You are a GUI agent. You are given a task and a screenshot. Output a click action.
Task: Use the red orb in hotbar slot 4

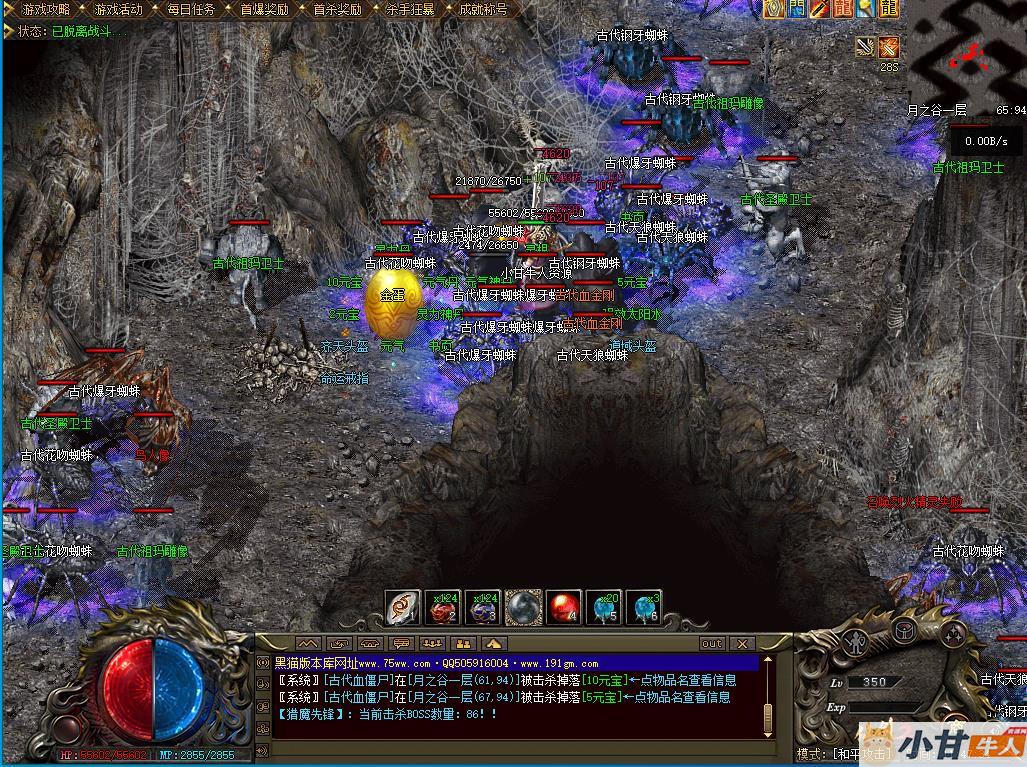tap(564, 606)
